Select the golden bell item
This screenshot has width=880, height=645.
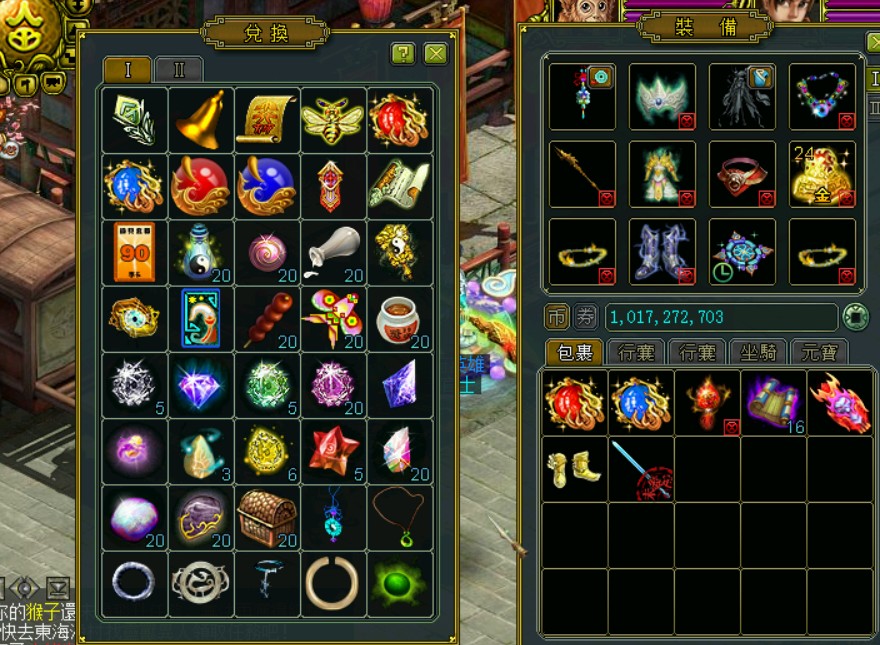point(201,120)
